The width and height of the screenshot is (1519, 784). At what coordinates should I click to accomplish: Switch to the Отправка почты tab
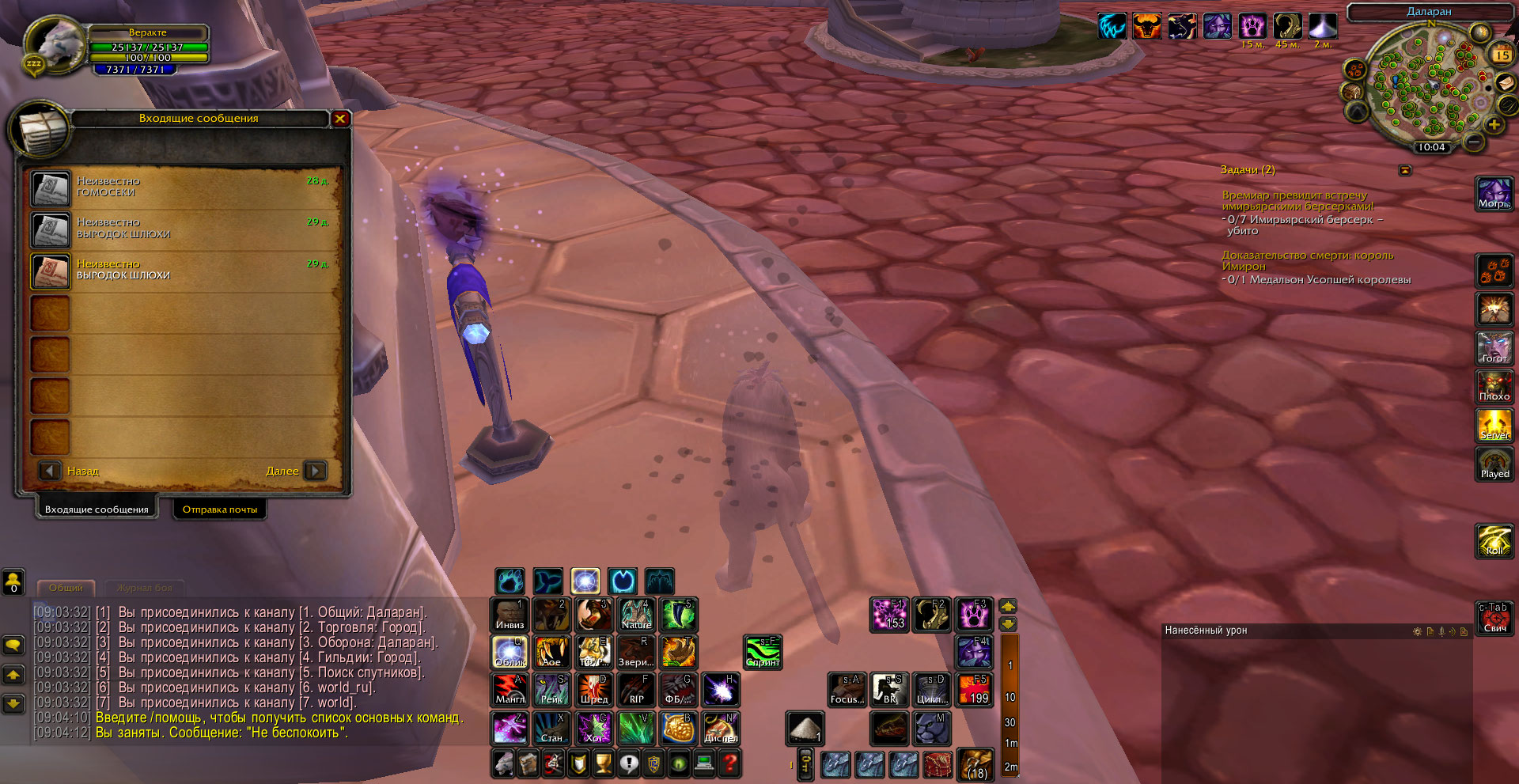(220, 509)
